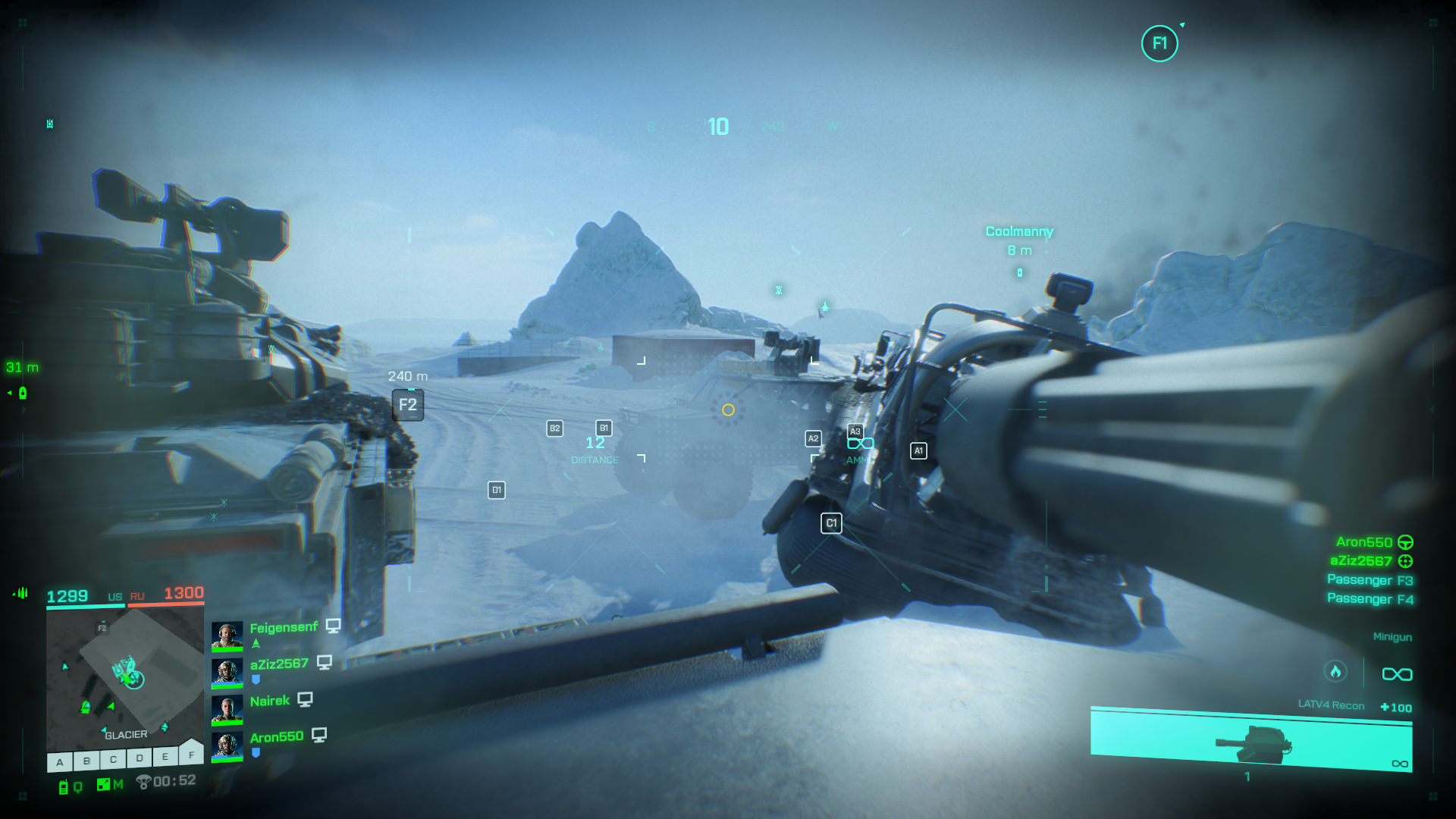Click the C1 objective marker

831,523
